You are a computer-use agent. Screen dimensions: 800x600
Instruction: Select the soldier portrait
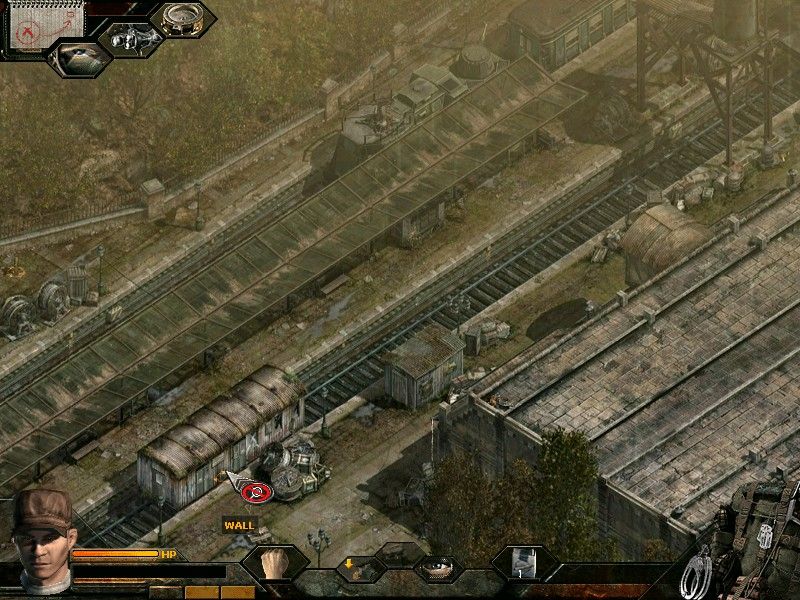point(42,529)
